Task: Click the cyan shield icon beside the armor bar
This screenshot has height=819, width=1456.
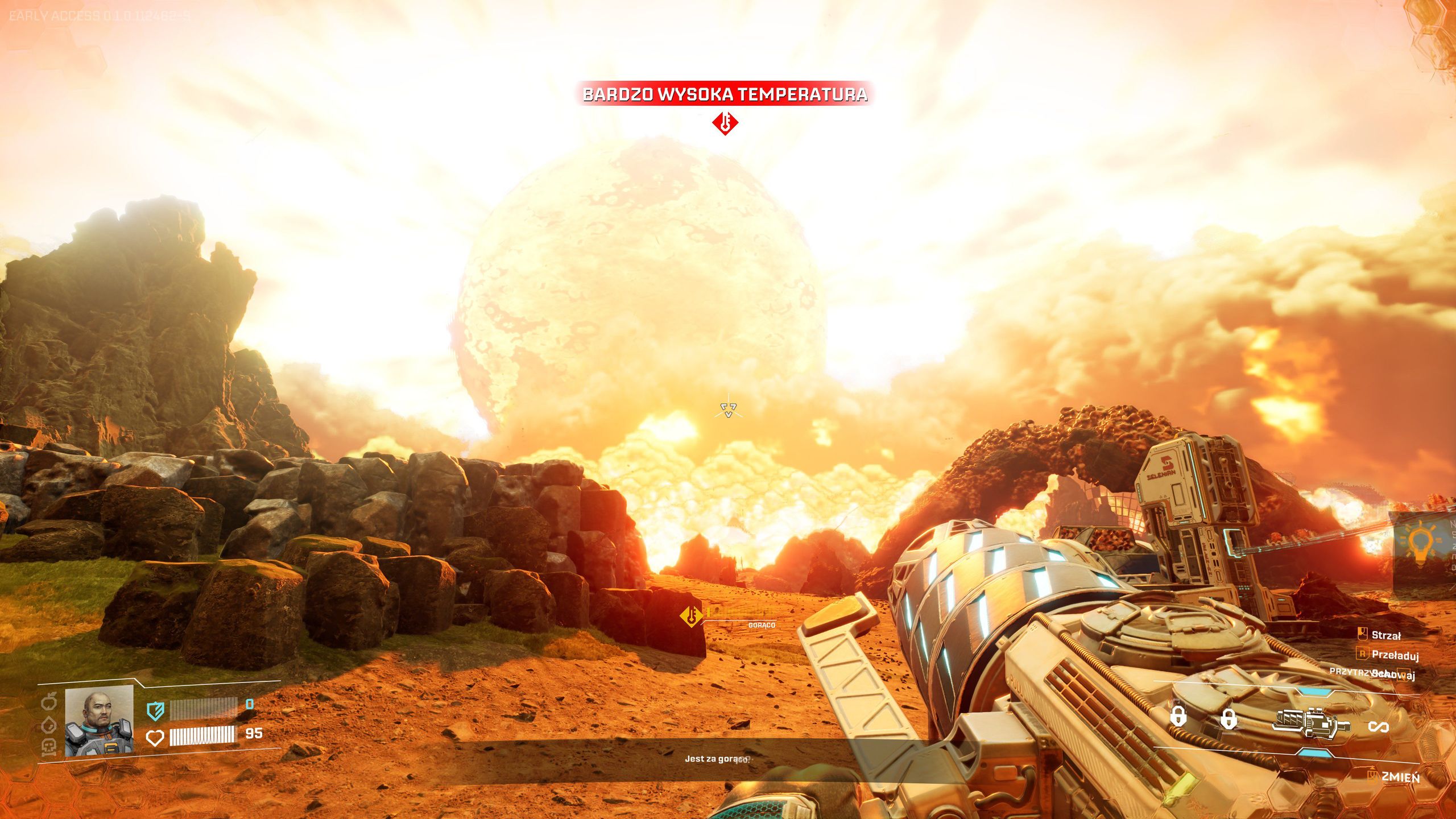Action: pyautogui.click(x=155, y=711)
